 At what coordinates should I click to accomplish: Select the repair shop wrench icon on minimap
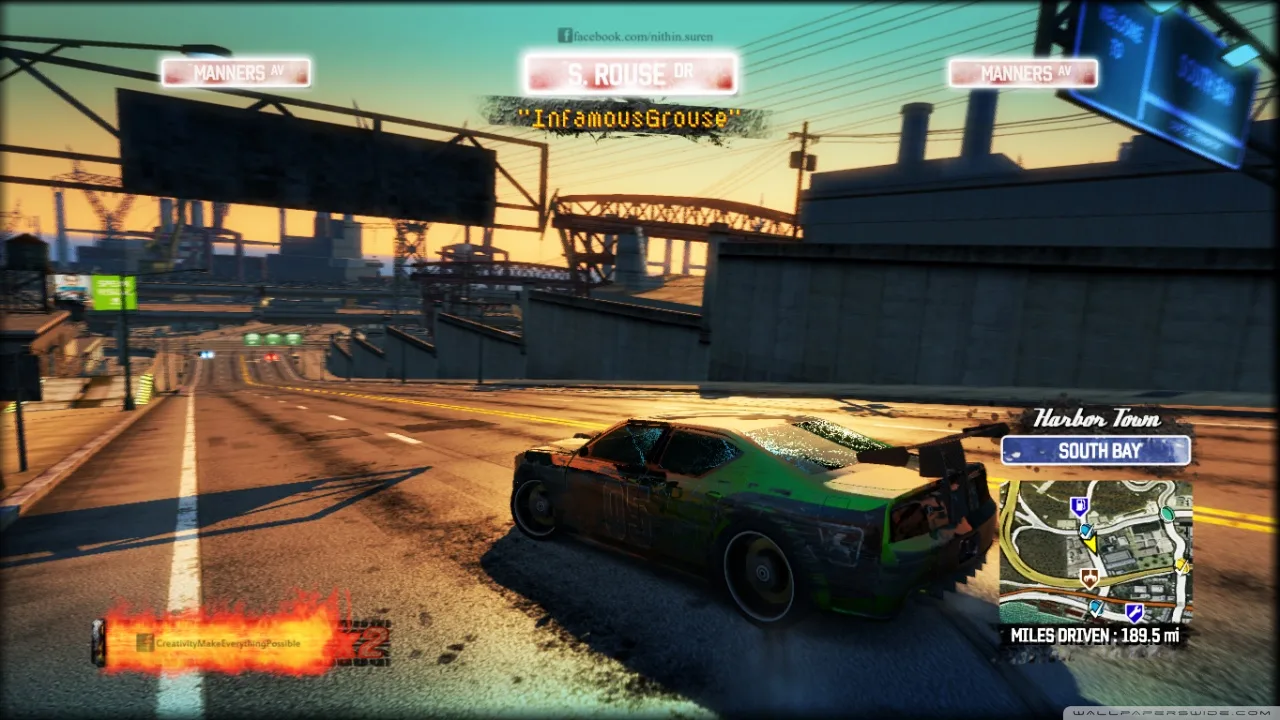click(x=1134, y=611)
